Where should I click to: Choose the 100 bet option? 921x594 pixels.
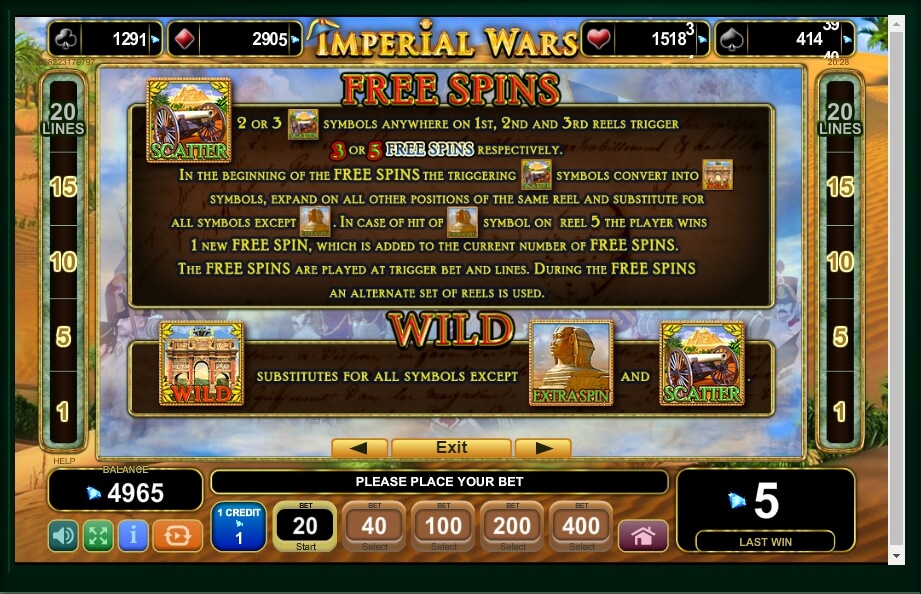(444, 526)
